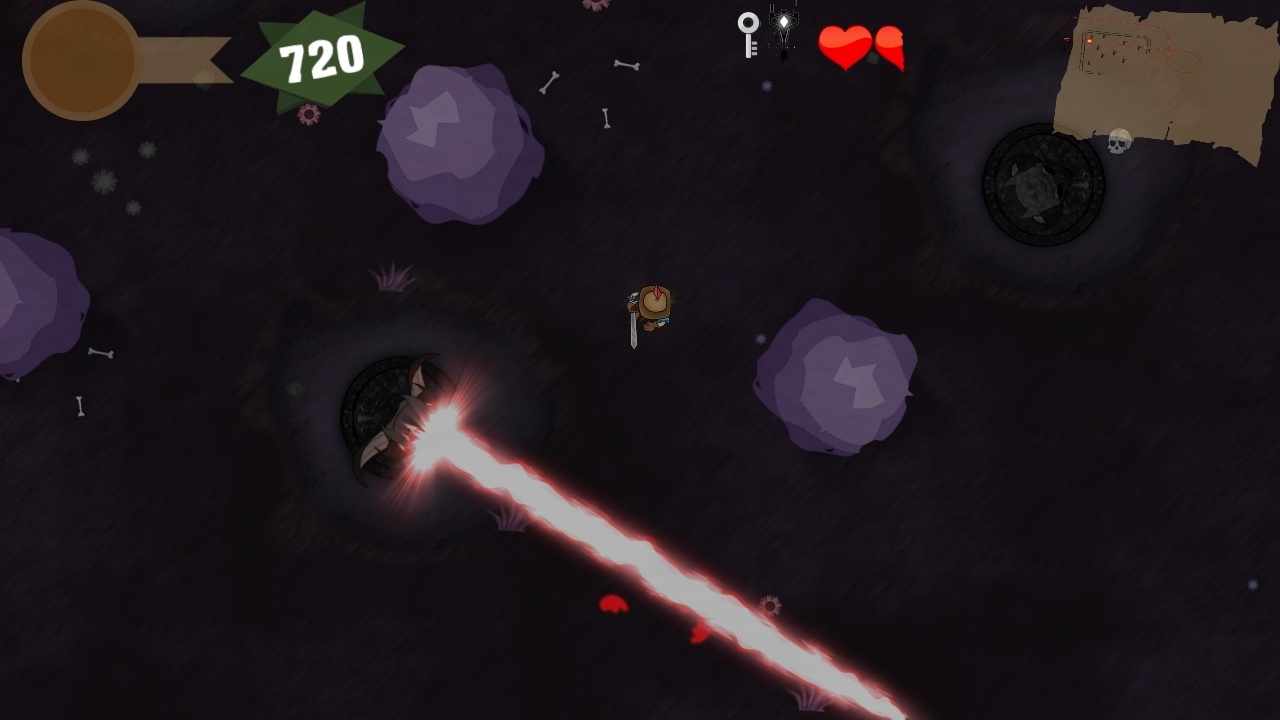Select the sword carried by the player character
Image resolution: width=1280 pixels, height=720 pixels.
631,330
